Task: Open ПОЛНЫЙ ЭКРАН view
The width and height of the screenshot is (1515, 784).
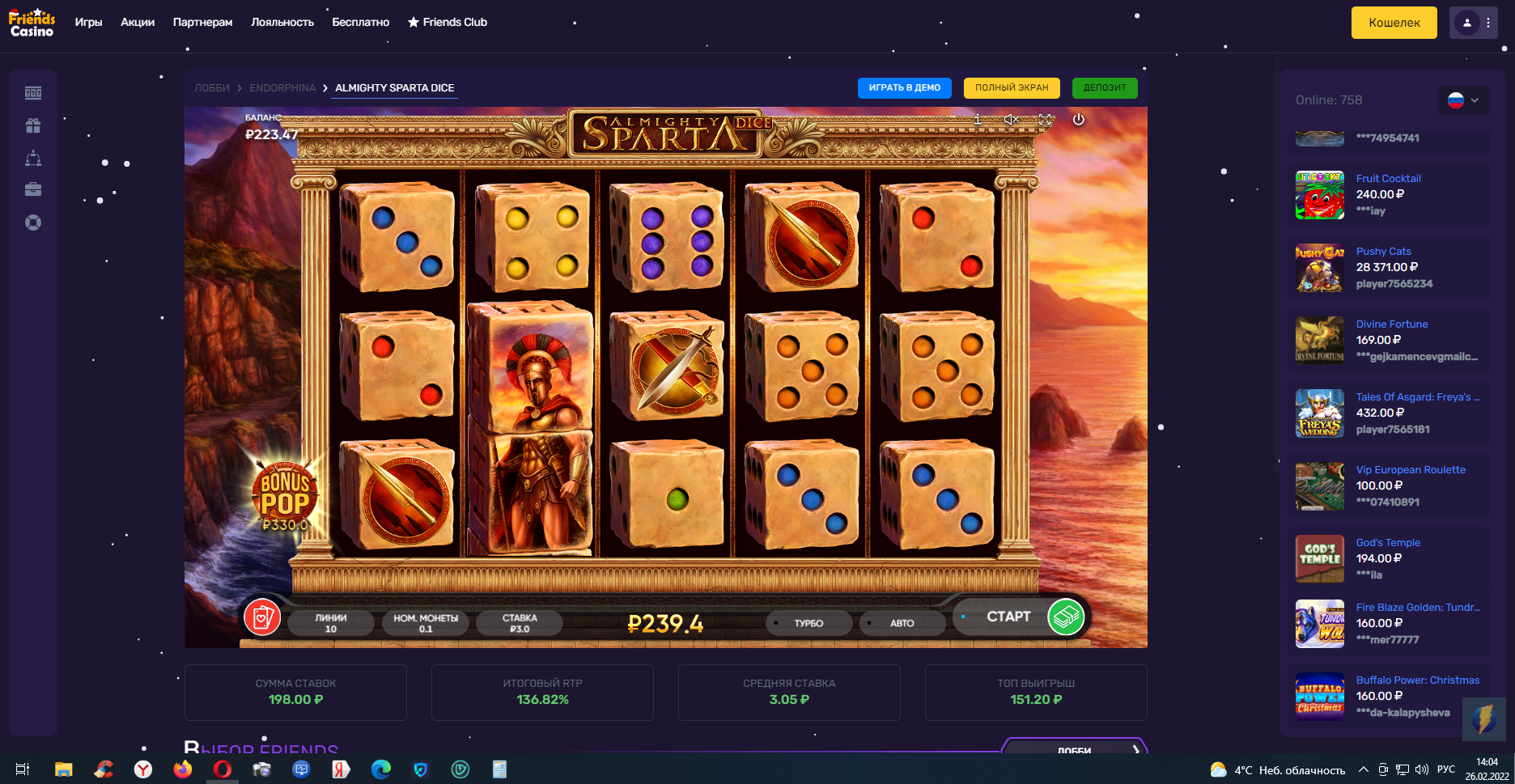Action: click(x=1012, y=88)
